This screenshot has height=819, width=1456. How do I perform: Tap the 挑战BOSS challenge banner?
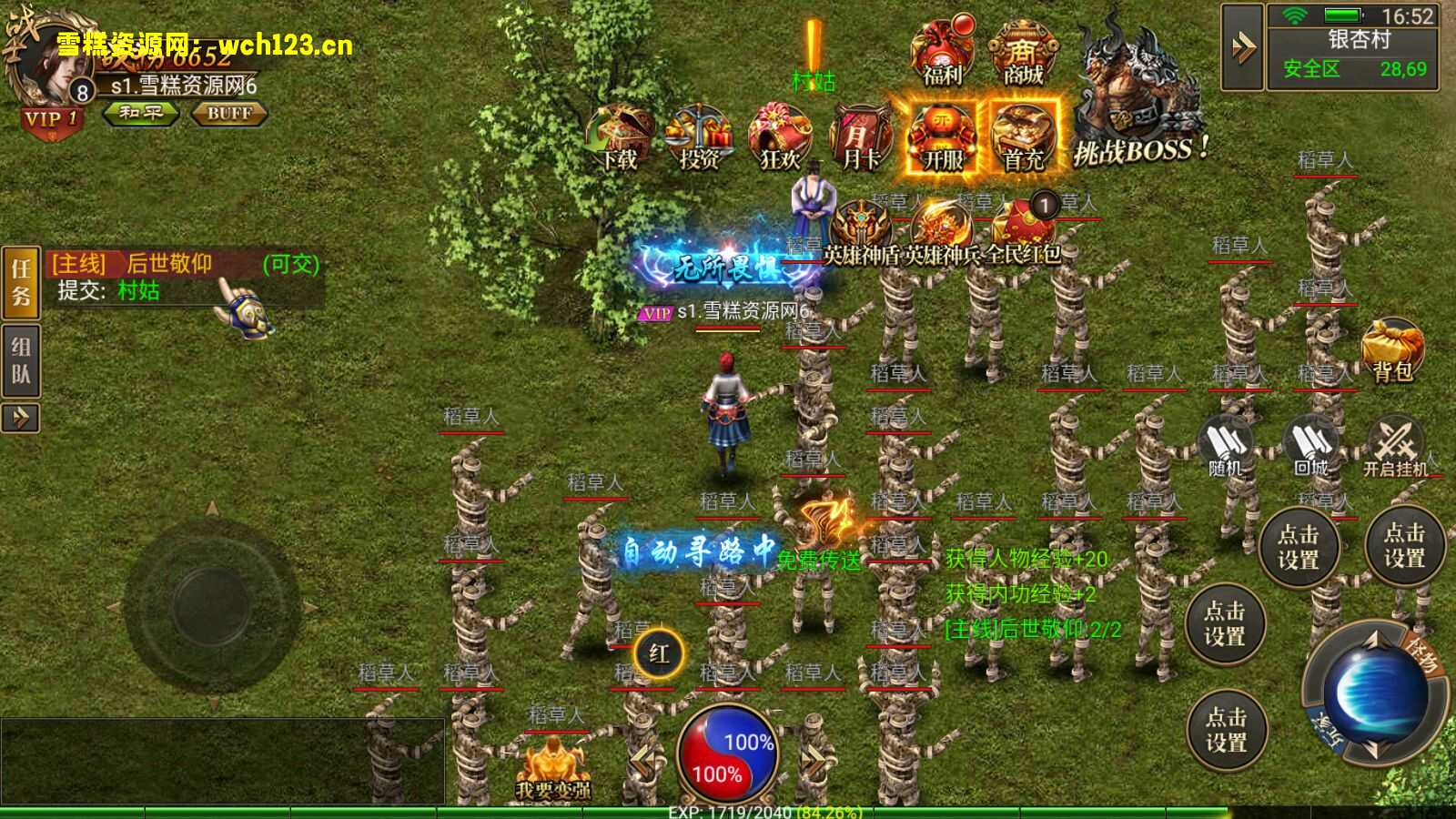click(1140, 109)
